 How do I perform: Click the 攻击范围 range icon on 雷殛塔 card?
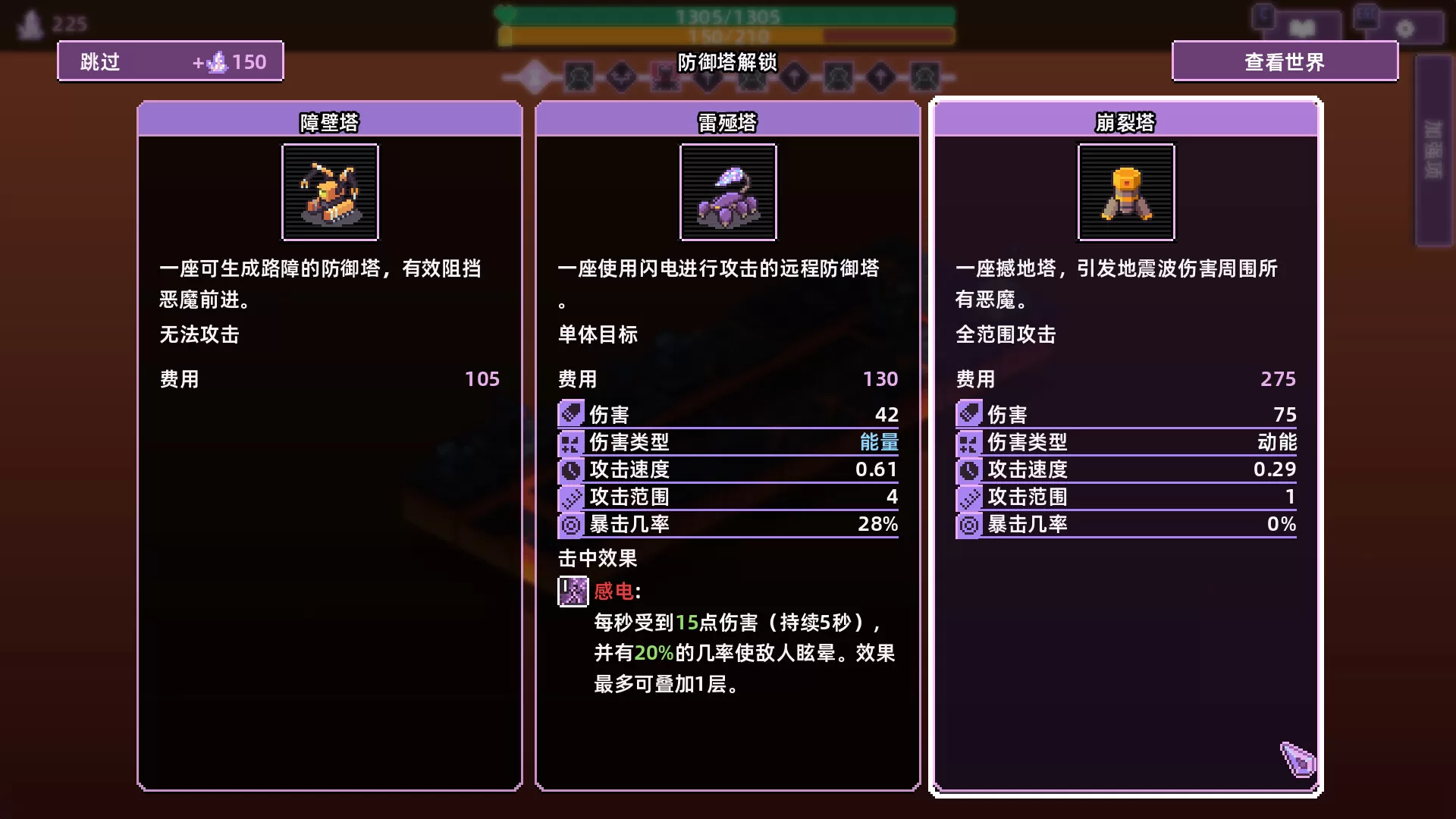571,497
